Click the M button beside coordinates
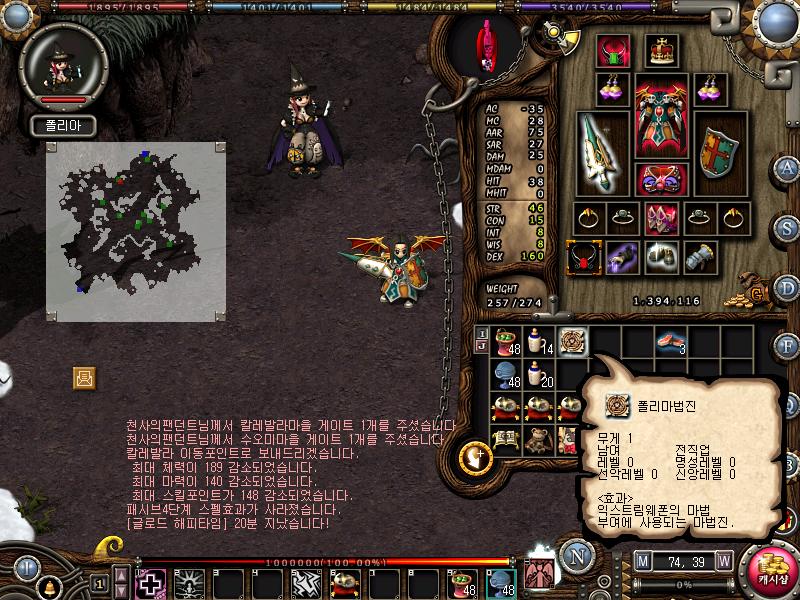This screenshot has height=600, width=800. [641, 559]
